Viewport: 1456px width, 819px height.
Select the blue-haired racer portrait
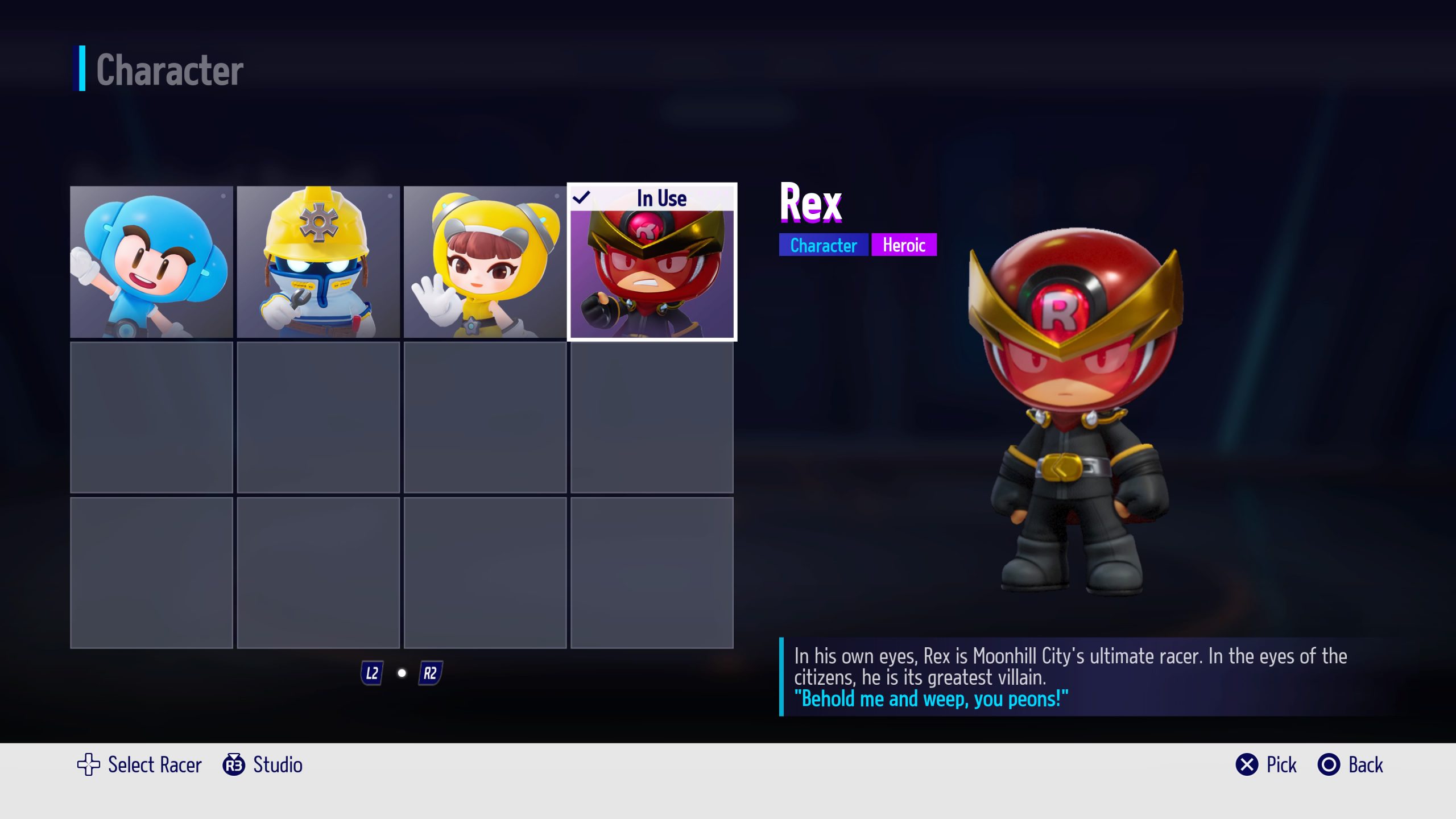pos(151,262)
